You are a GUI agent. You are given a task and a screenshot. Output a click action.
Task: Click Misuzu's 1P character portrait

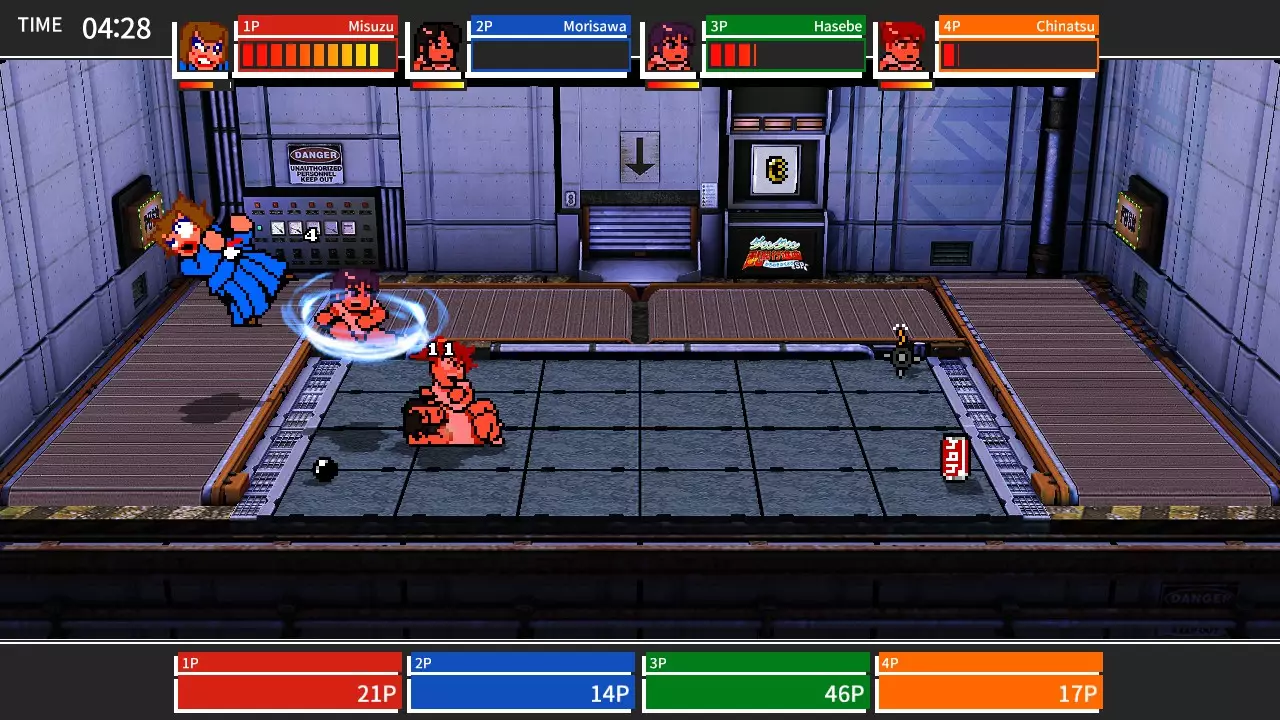coord(203,45)
